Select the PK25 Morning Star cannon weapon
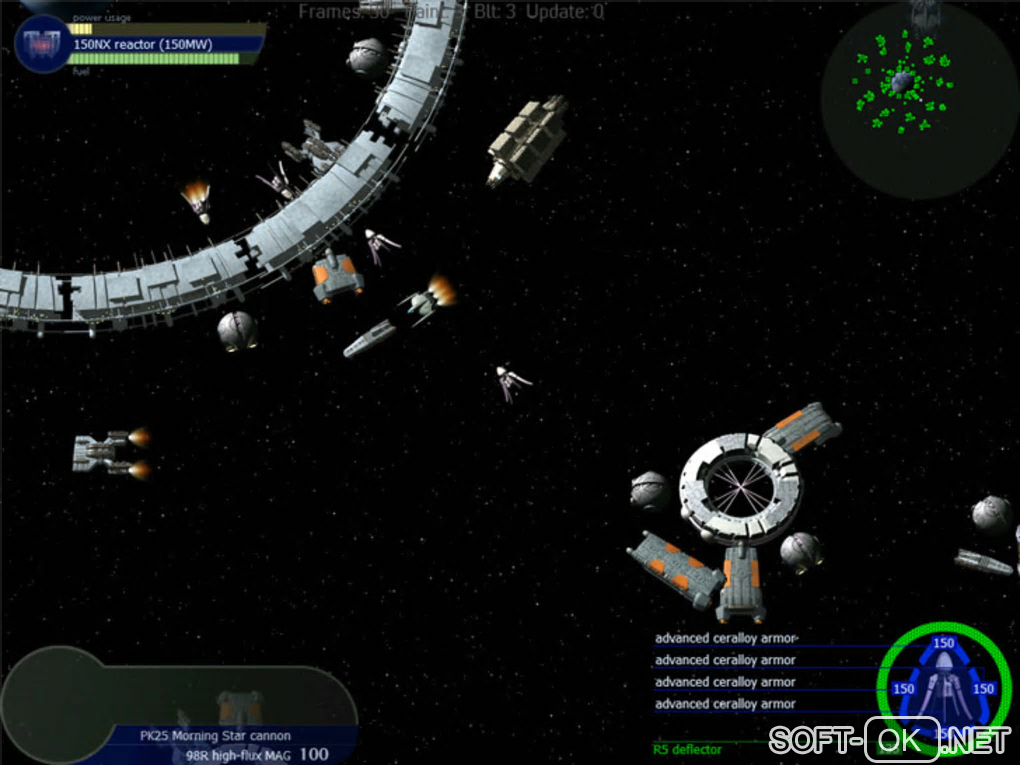Image resolution: width=1020 pixels, height=765 pixels. [x=215, y=736]
